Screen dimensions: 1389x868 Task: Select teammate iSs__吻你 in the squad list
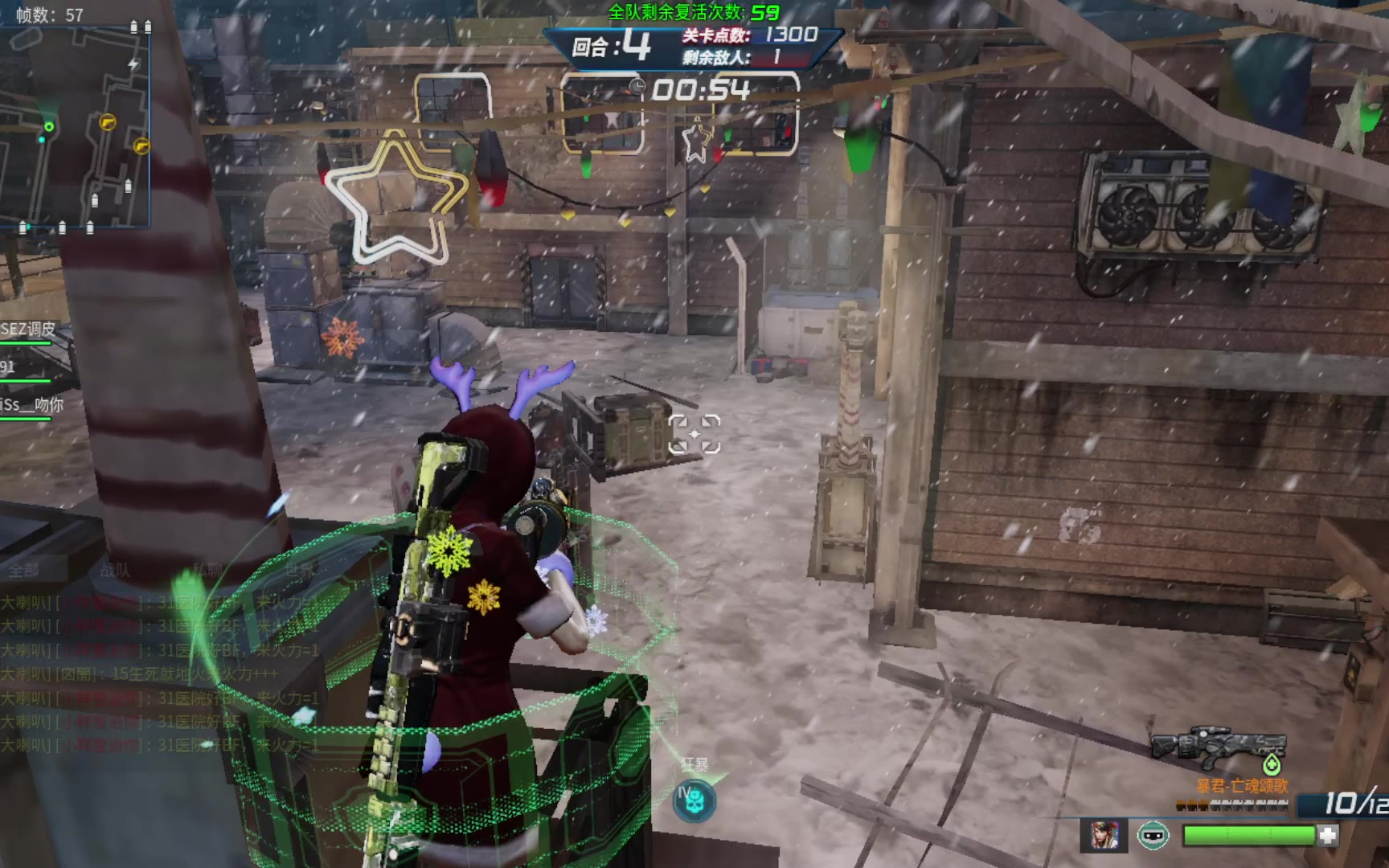[x=32, y=405]
